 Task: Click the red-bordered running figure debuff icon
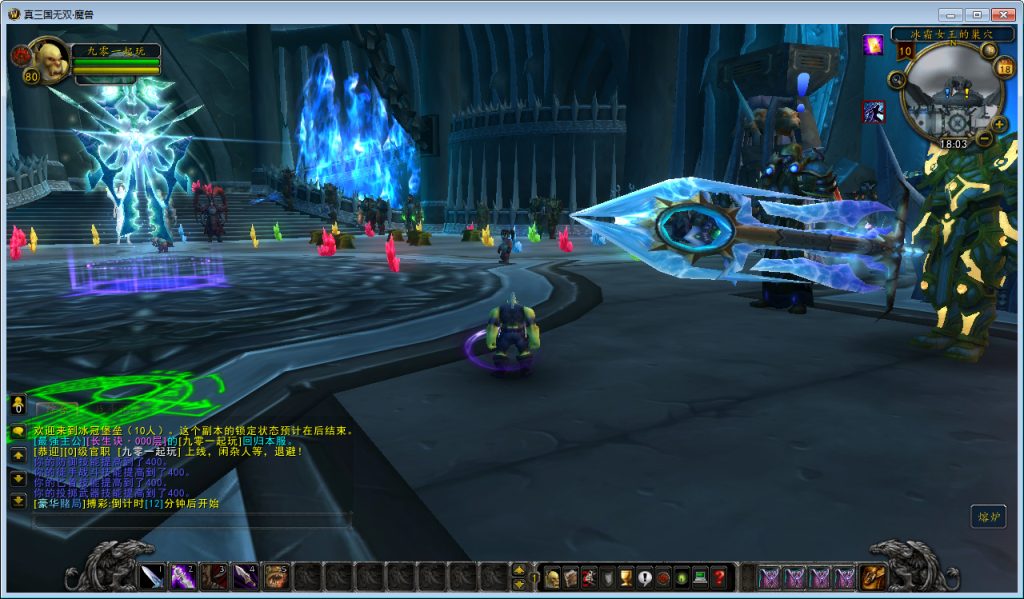(873, 112)
